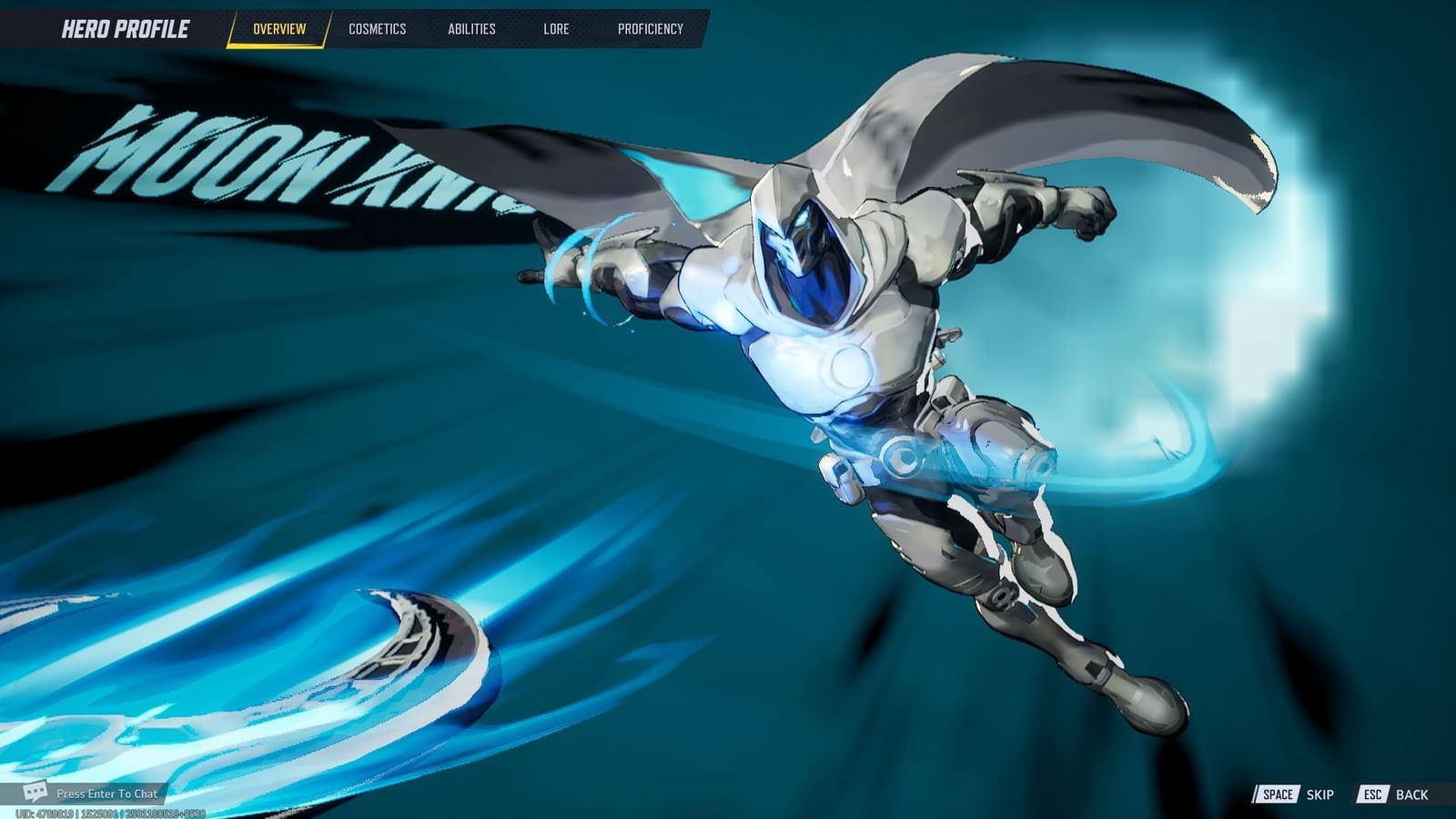This screenshot has width=1456, height=819.
Task: Open the Abilities tab
Action: 473,28
